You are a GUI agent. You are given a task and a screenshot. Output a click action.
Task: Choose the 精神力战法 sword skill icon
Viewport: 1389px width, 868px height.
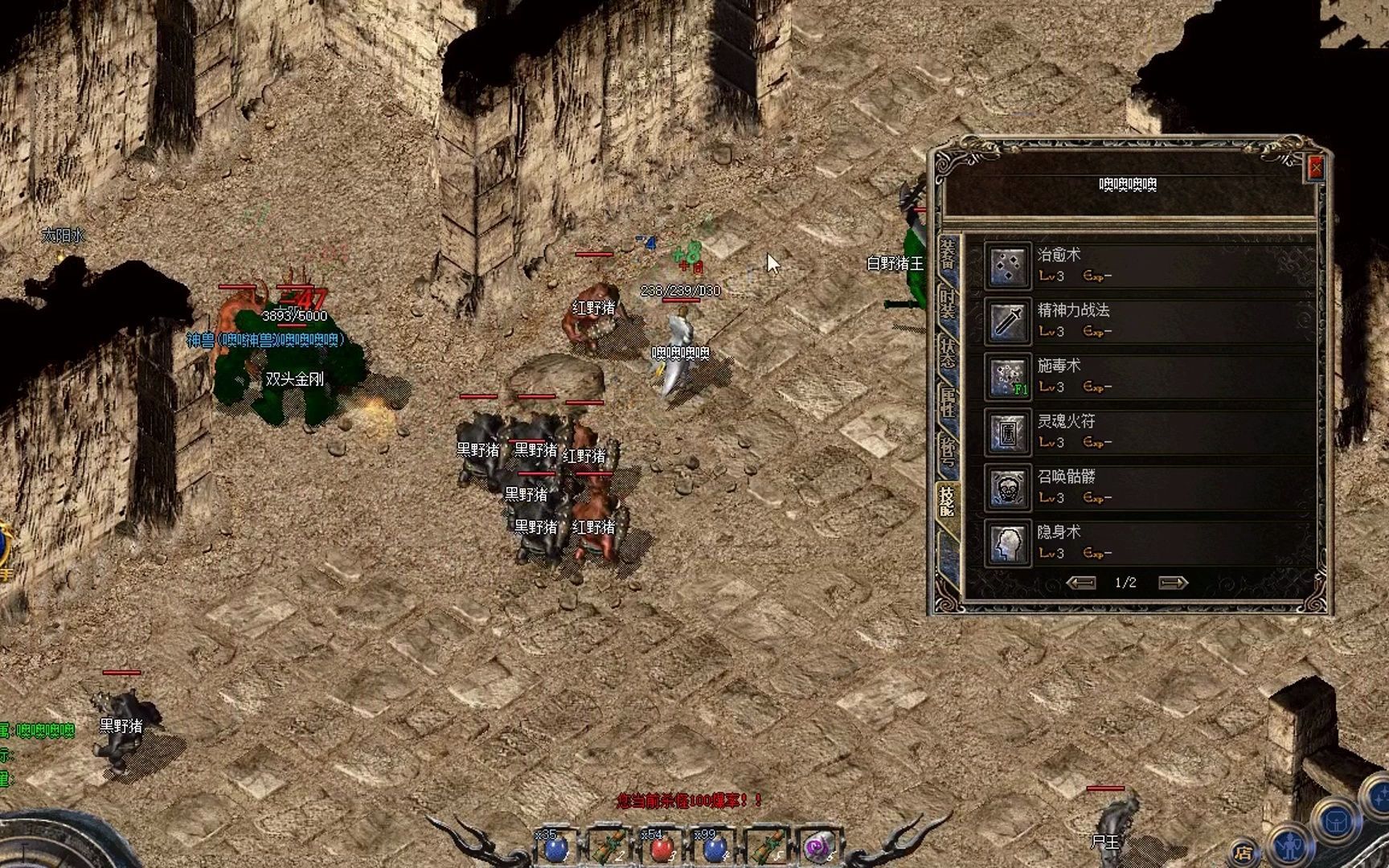[x=1008, y=321]
